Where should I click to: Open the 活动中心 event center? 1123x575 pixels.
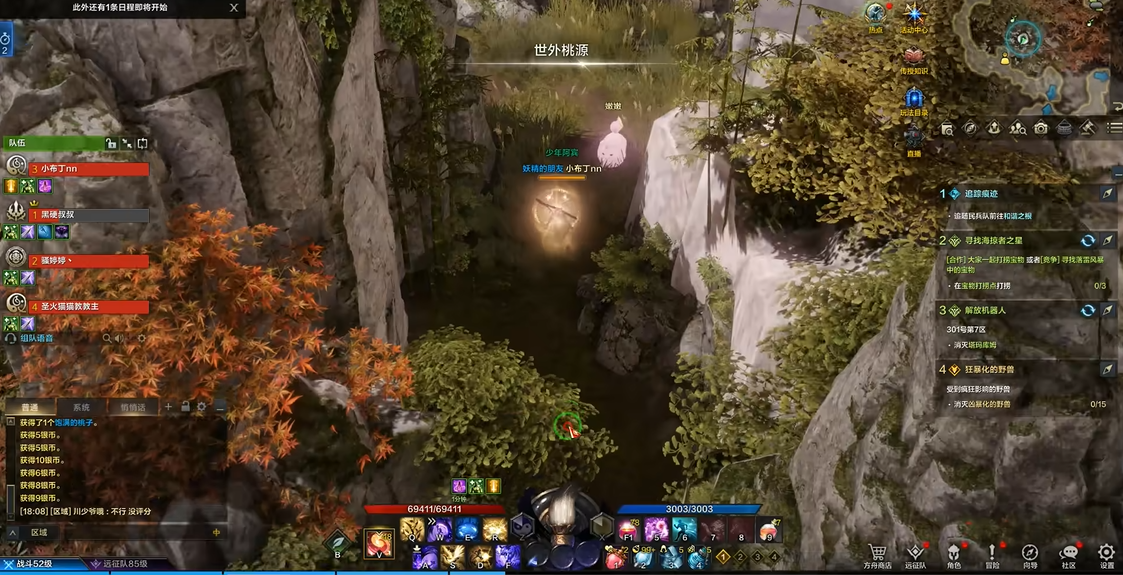coord(913,15)
